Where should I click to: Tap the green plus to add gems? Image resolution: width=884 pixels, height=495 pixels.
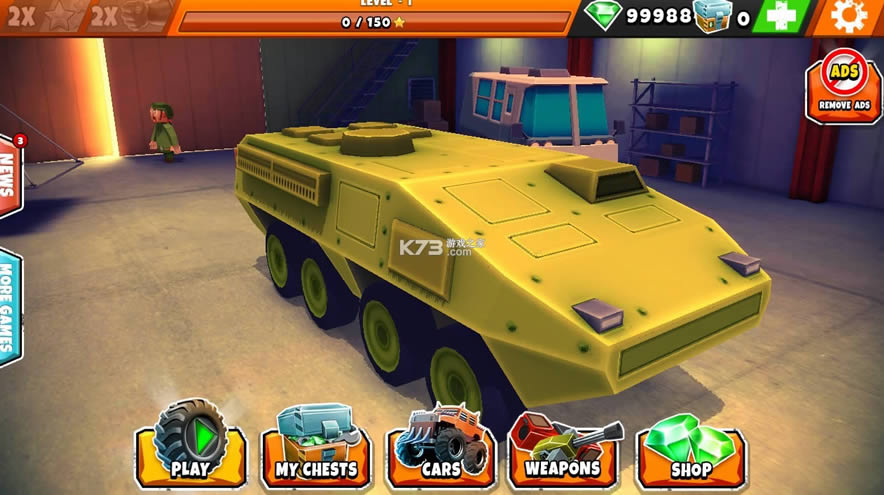(x=781, y=17)
